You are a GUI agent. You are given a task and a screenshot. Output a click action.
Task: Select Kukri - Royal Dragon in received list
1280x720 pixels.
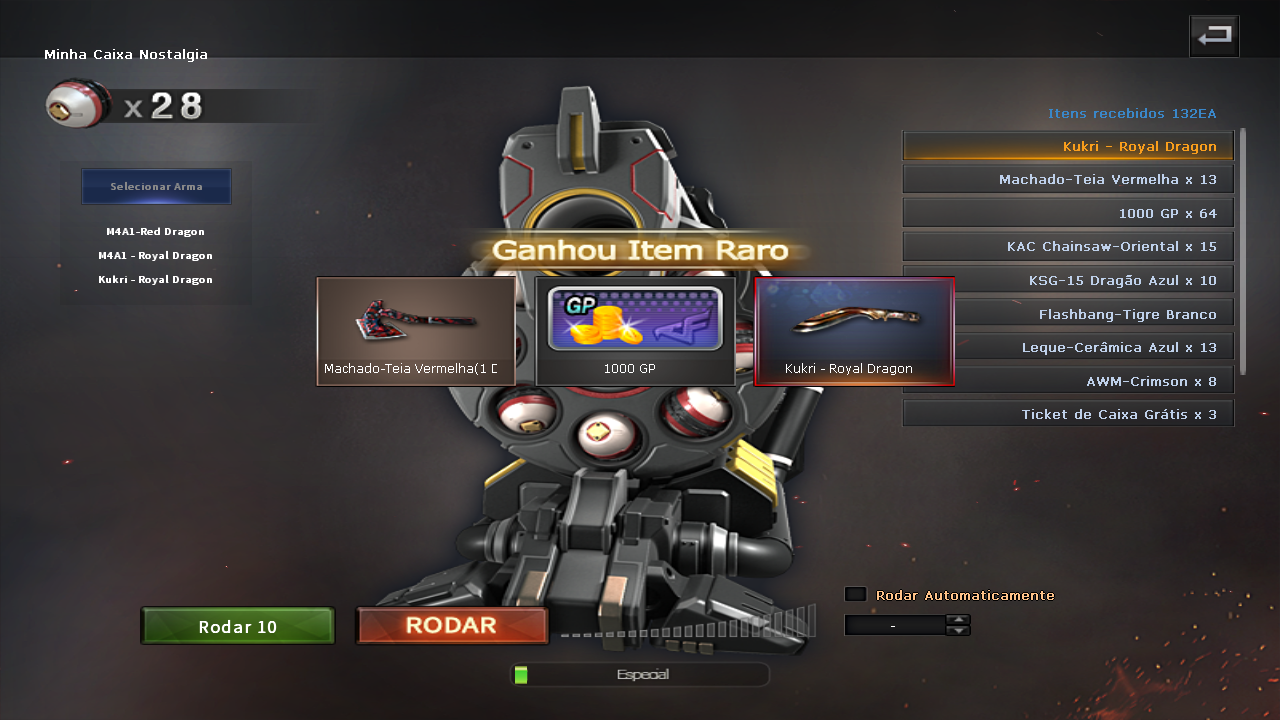click(1068, 146)
